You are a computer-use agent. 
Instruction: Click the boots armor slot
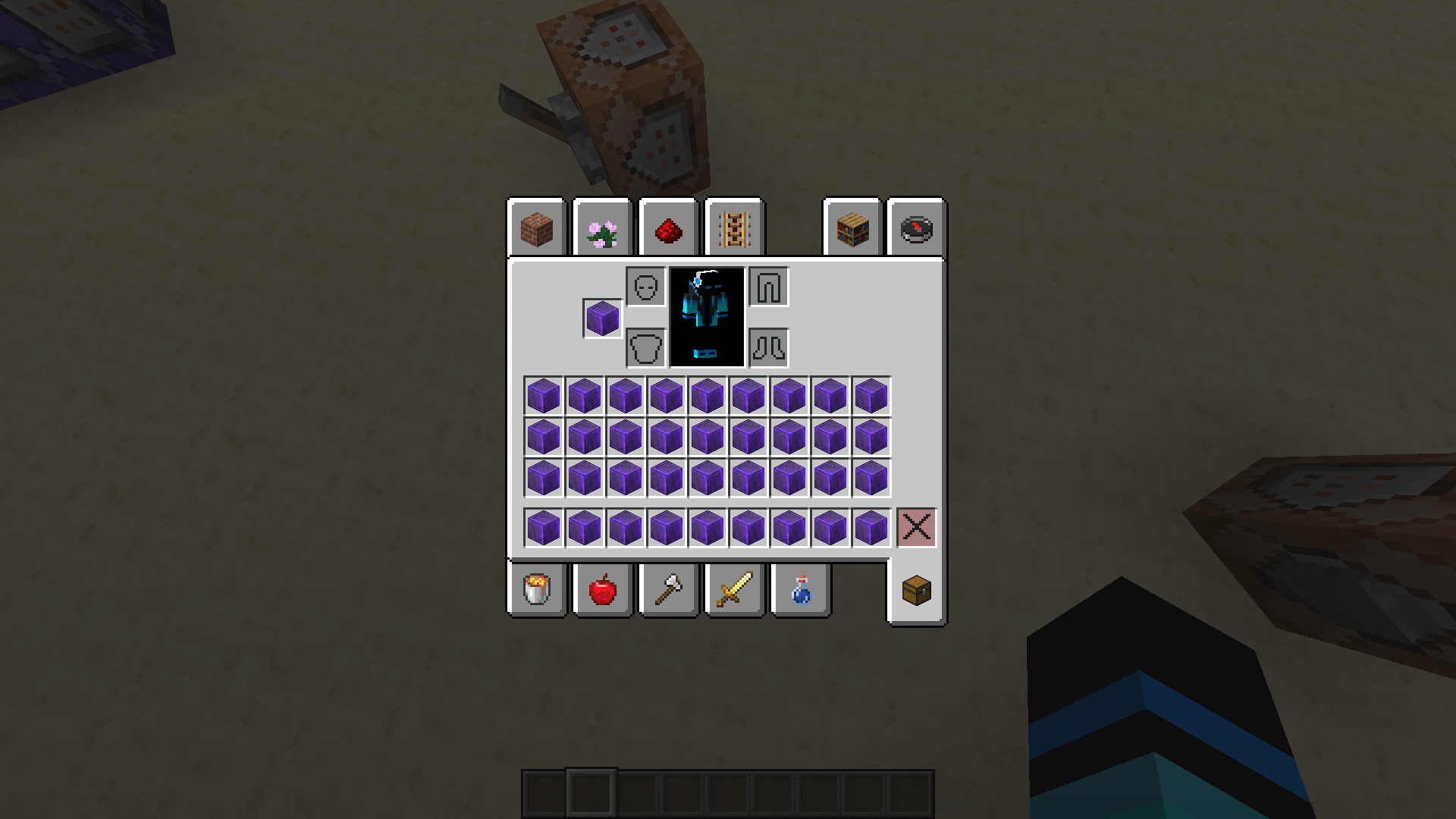click(x=768, y=348)
